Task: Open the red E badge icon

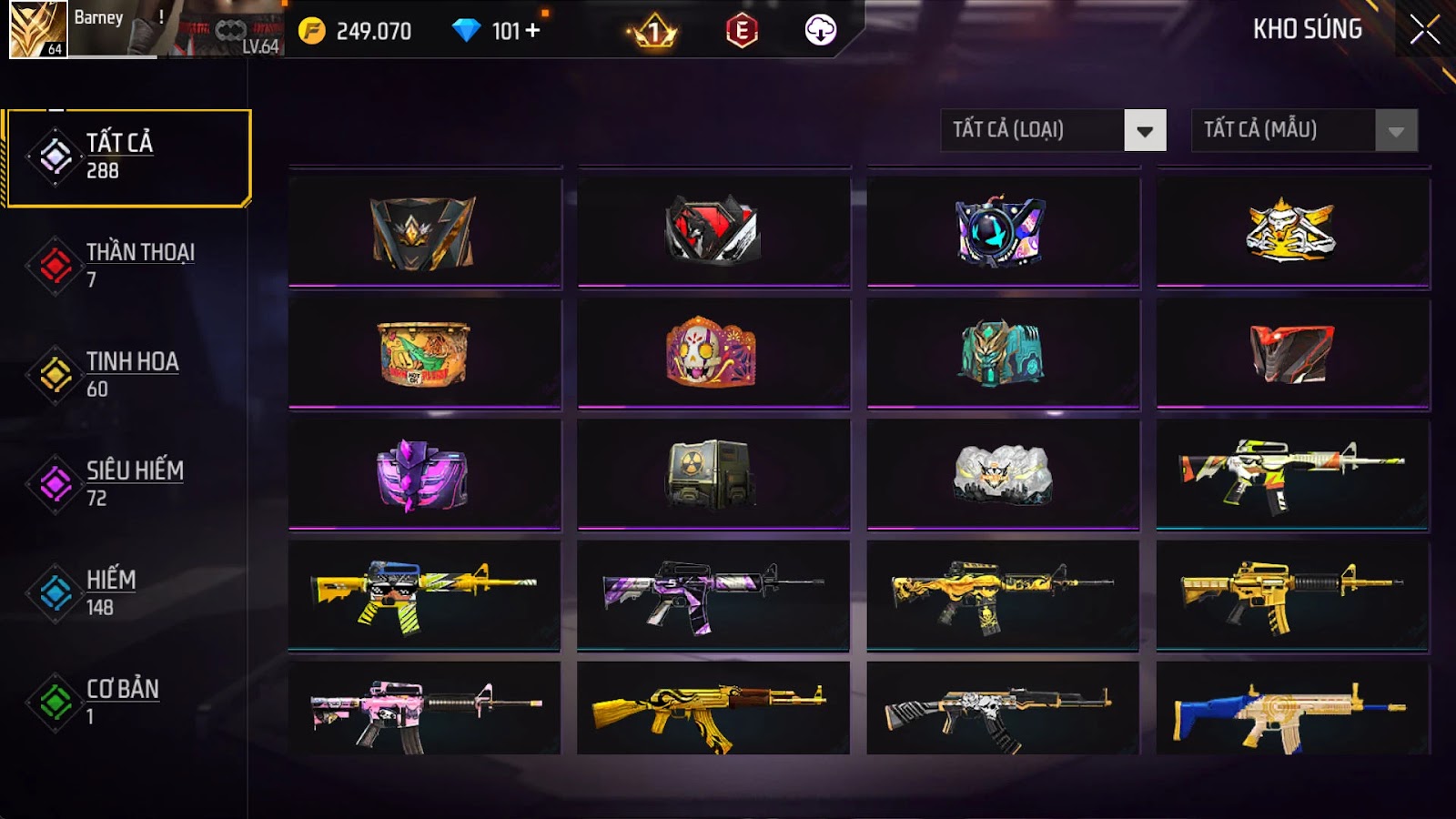Action: 742,31
